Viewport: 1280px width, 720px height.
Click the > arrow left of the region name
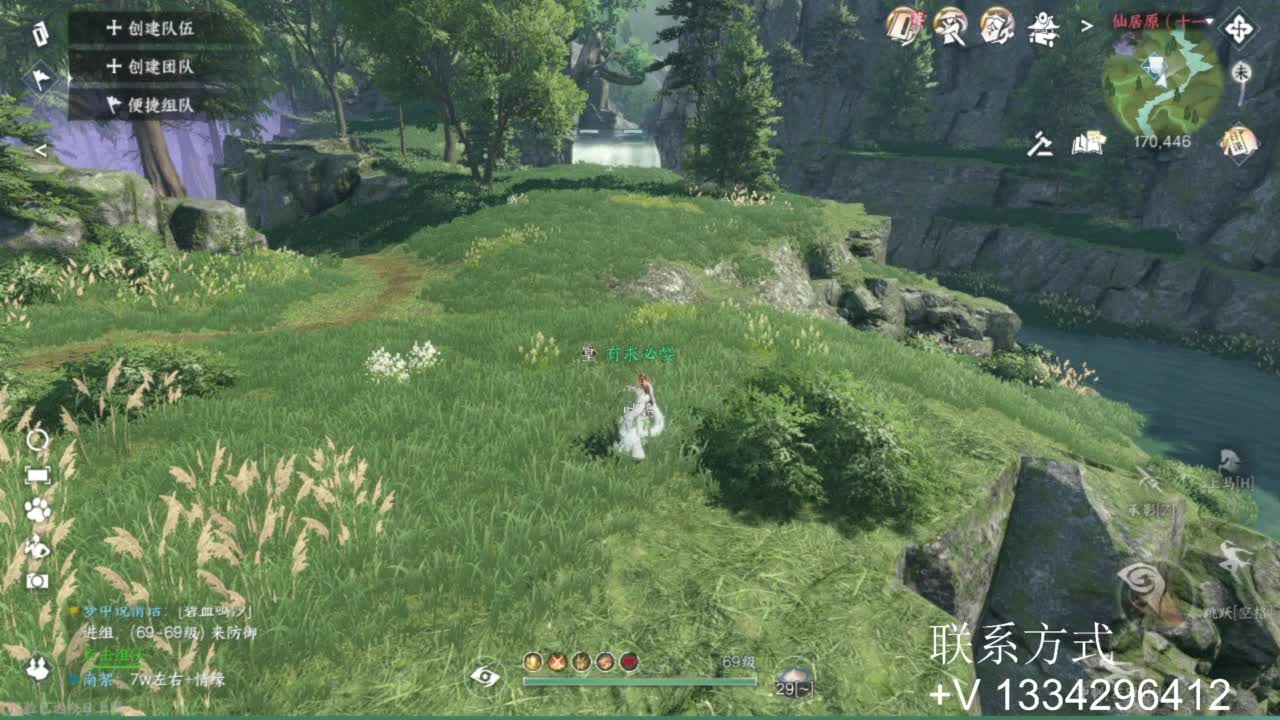pyautogui.click(x=1086, y=25)
